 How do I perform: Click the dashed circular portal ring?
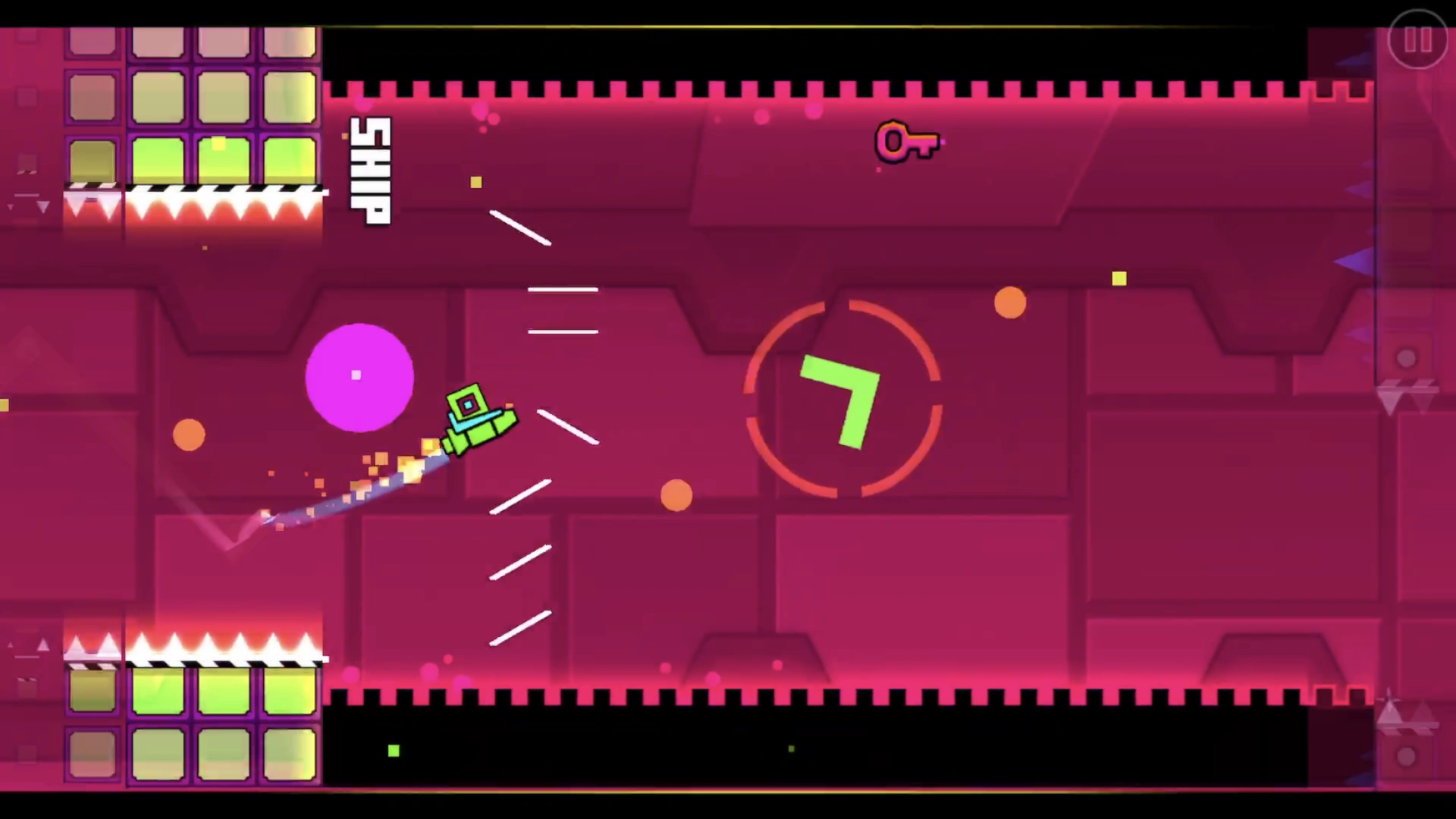843,306
